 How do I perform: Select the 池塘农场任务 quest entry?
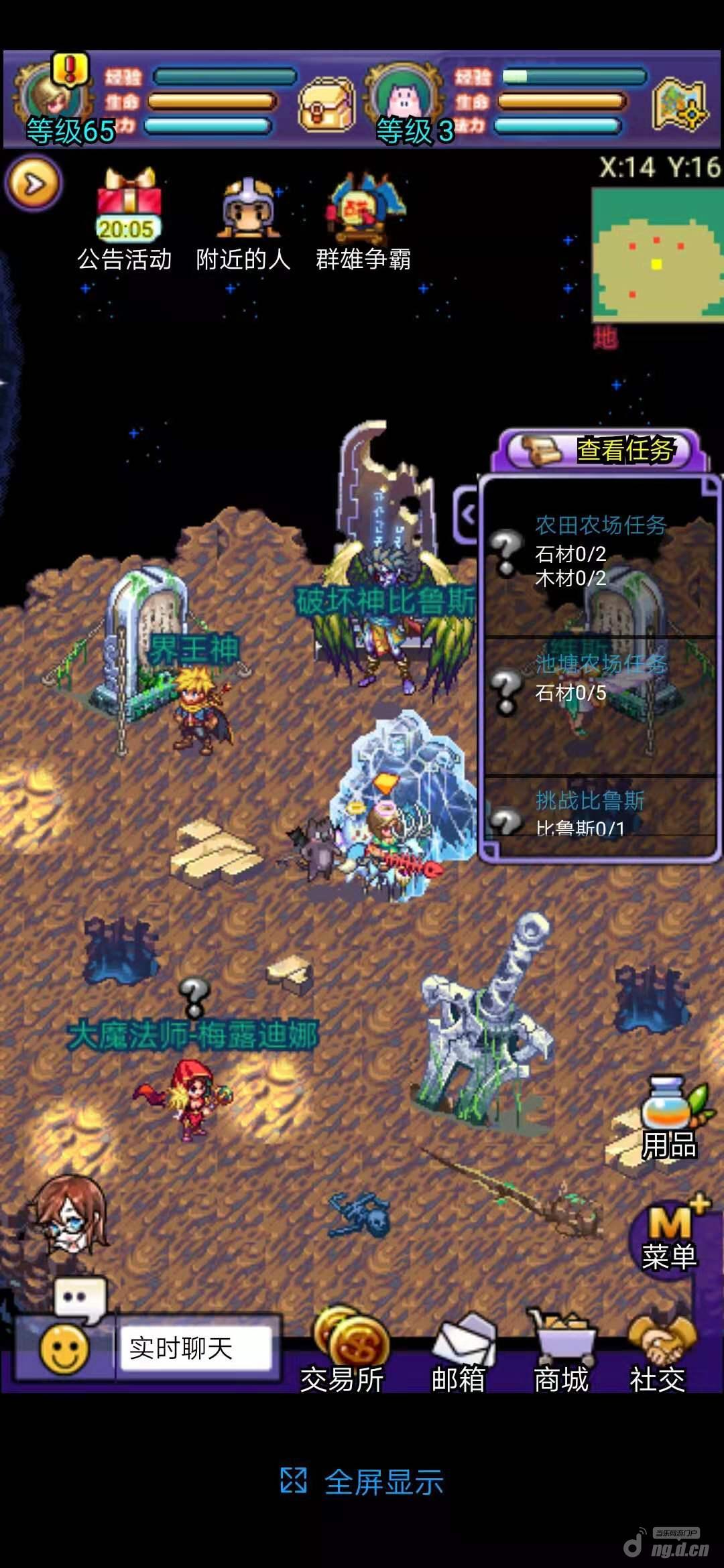[x=599, y=678]
